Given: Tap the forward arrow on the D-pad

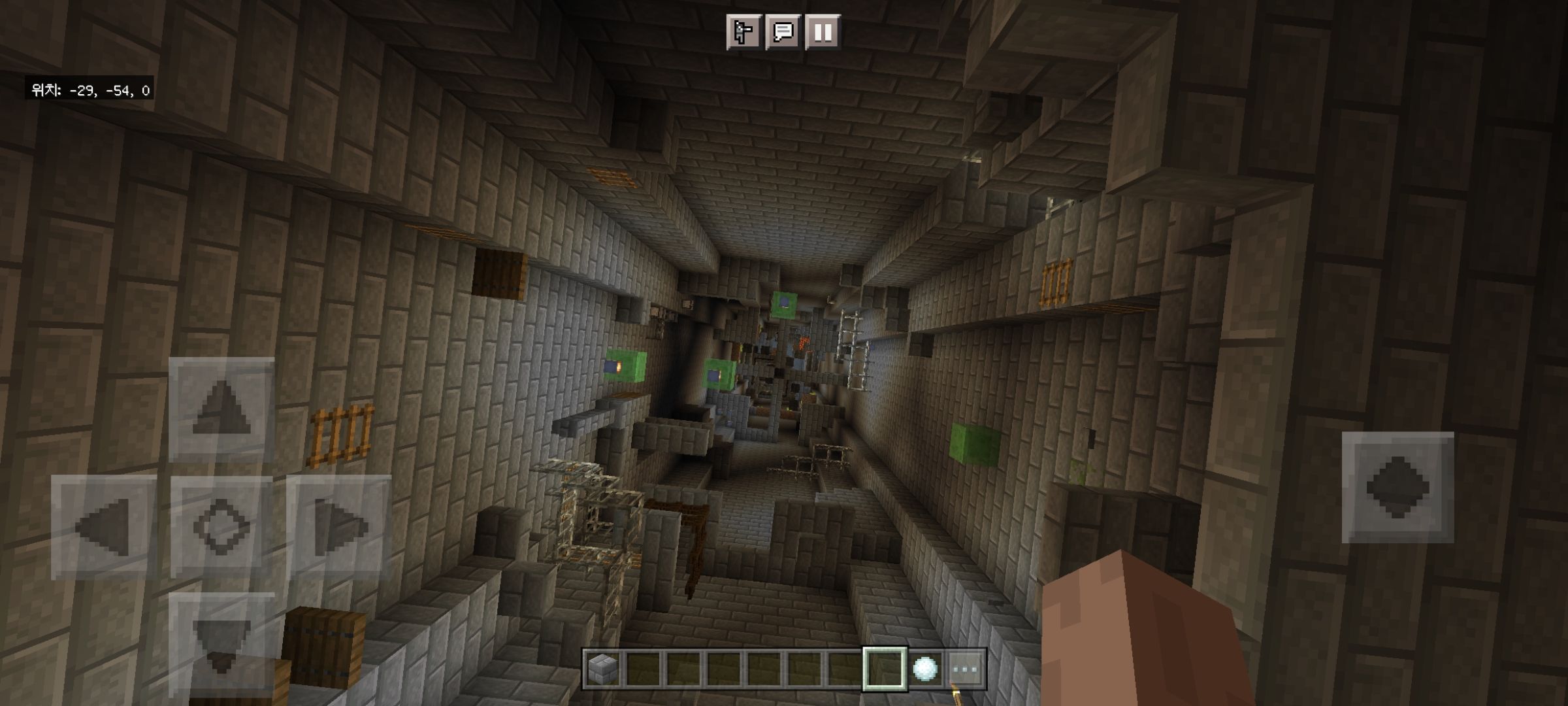Looking at the screenshot, I should coord(221,409).
